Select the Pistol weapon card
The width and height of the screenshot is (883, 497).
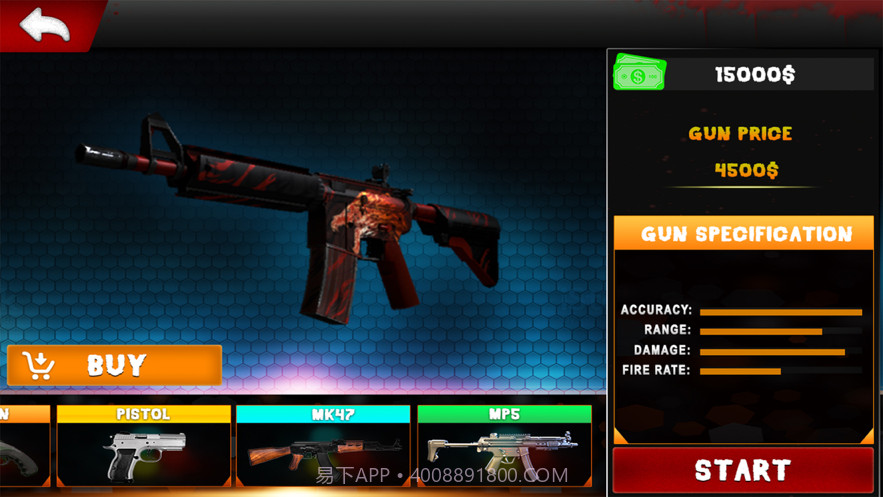144,445
